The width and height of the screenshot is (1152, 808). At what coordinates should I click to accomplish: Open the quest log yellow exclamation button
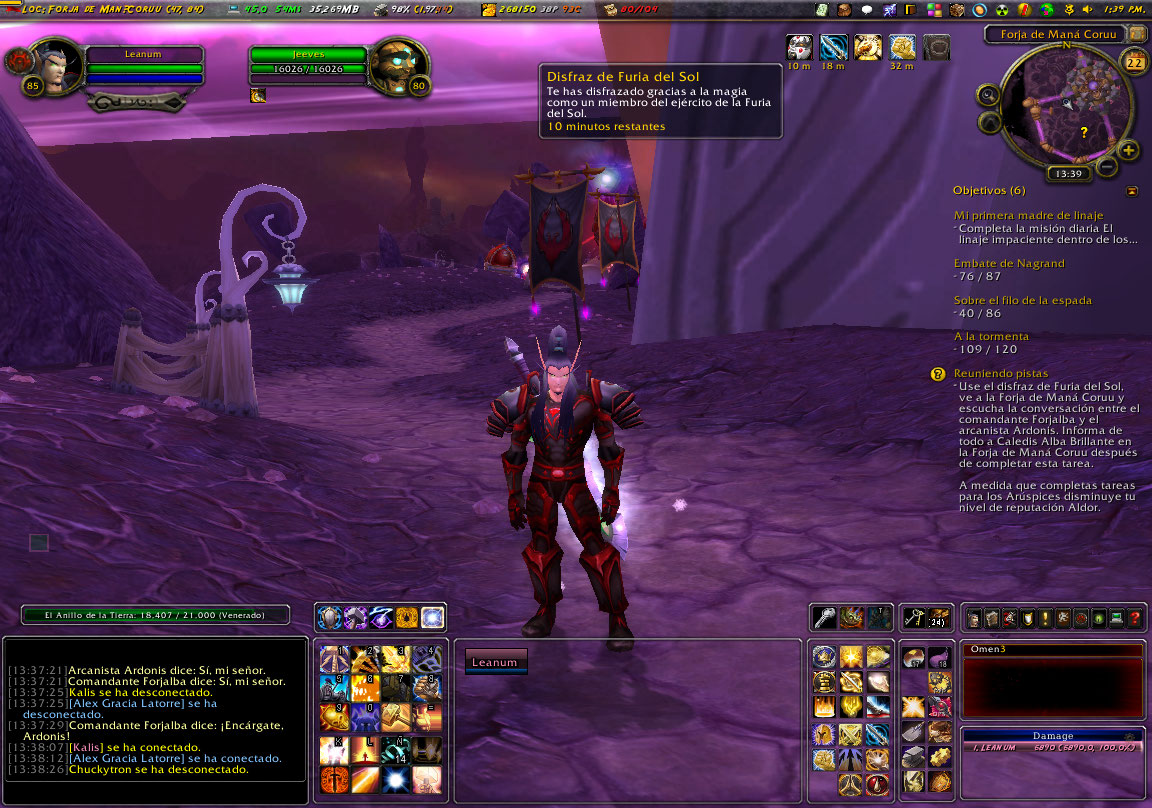pos(1045,619)
